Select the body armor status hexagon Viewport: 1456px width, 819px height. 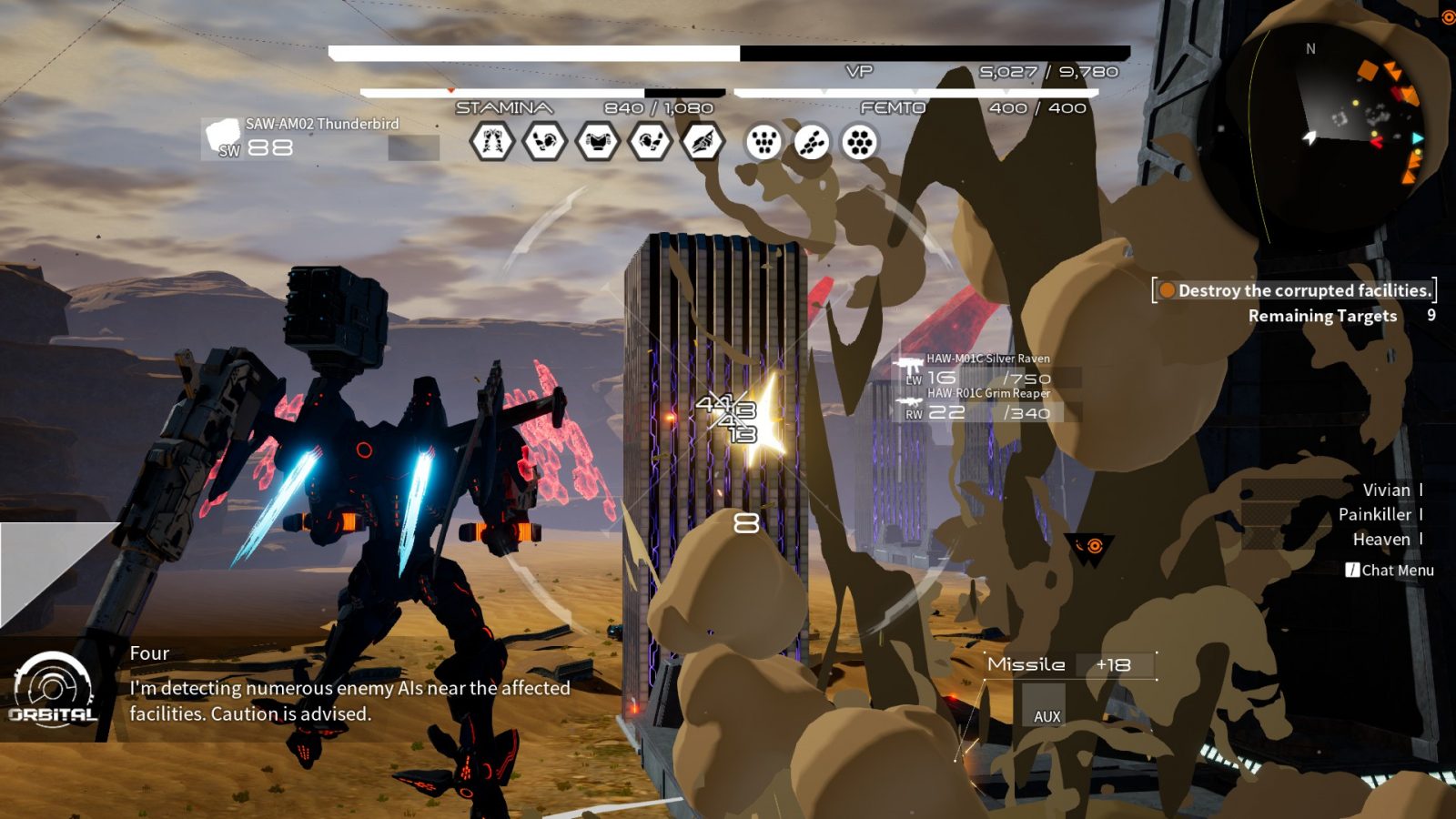[x=597, y=142]
